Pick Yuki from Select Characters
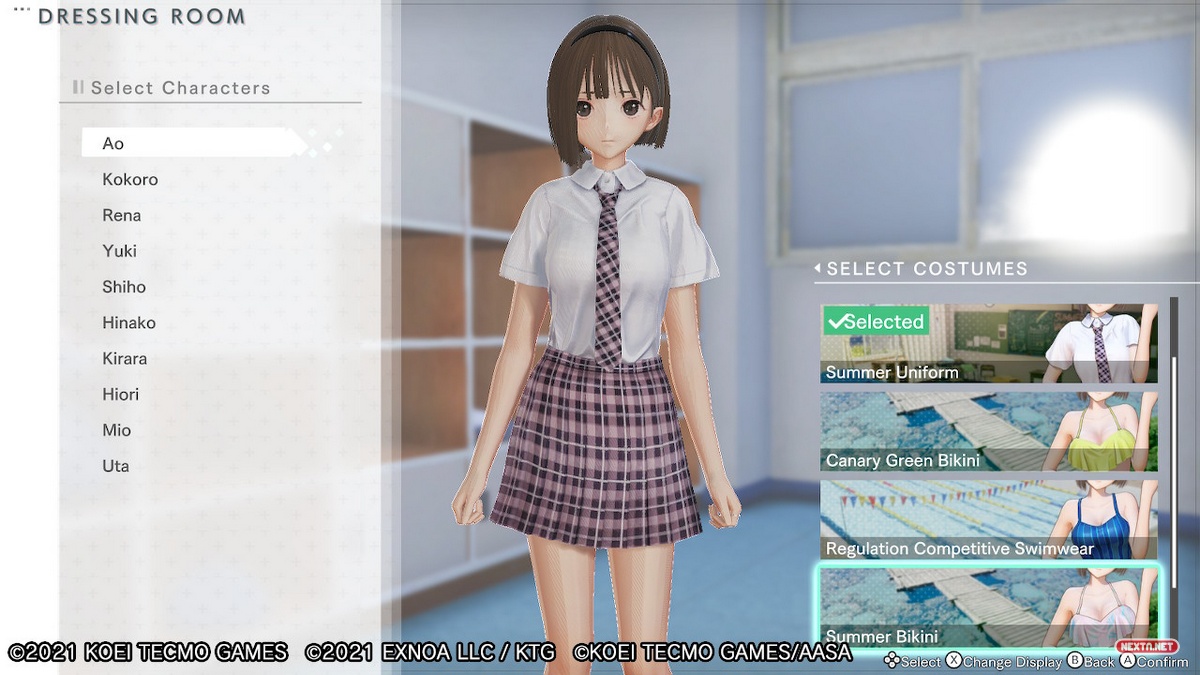The height and width of the screenshot is (675, 1200). pyautogui.click(x=119, y=251)
